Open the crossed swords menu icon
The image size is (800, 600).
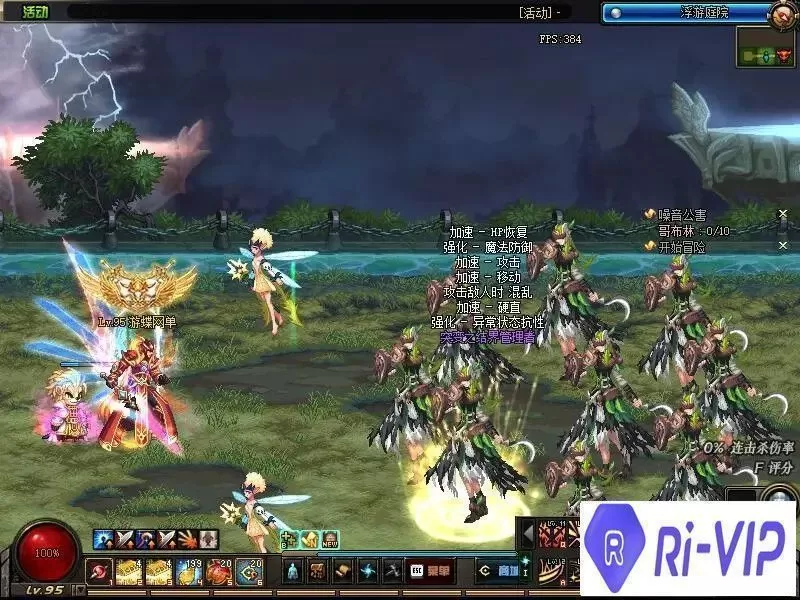click(394, 571)
